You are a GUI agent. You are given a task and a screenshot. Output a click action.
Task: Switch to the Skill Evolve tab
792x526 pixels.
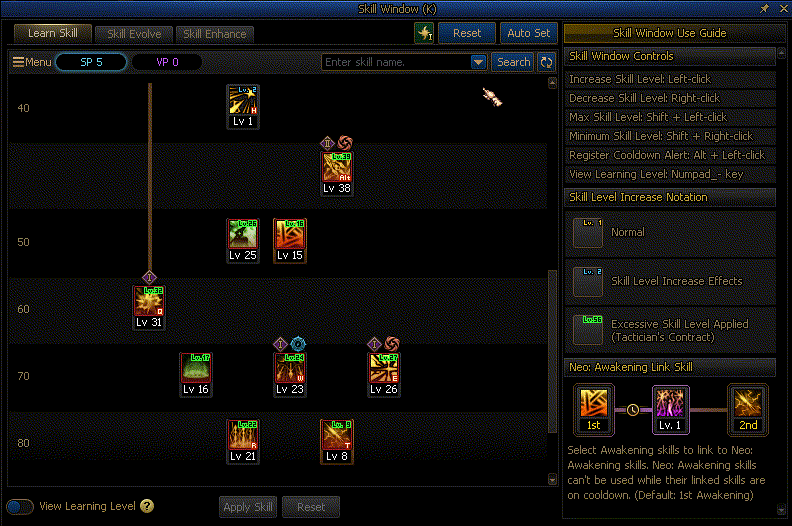pyautogui.click(x=134, y=33)
